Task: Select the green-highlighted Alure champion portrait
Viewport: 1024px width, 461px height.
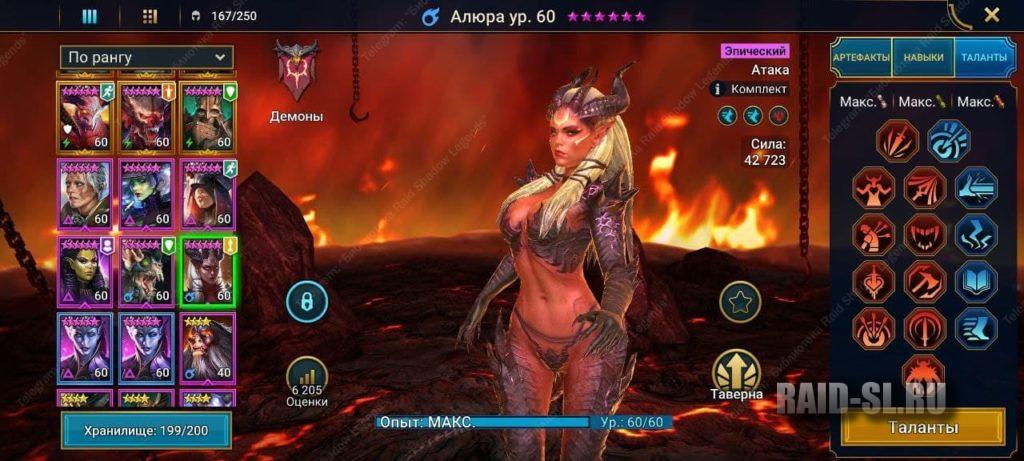Action: pos(207,270)
